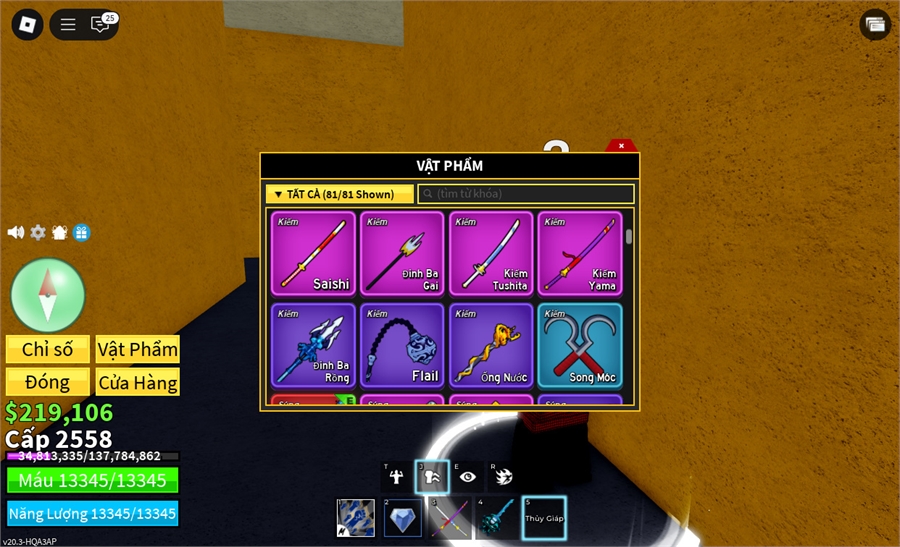Screen dimensions: 900x547
Task: Open the gear settings icon
Action: click(x=38, y=232)
